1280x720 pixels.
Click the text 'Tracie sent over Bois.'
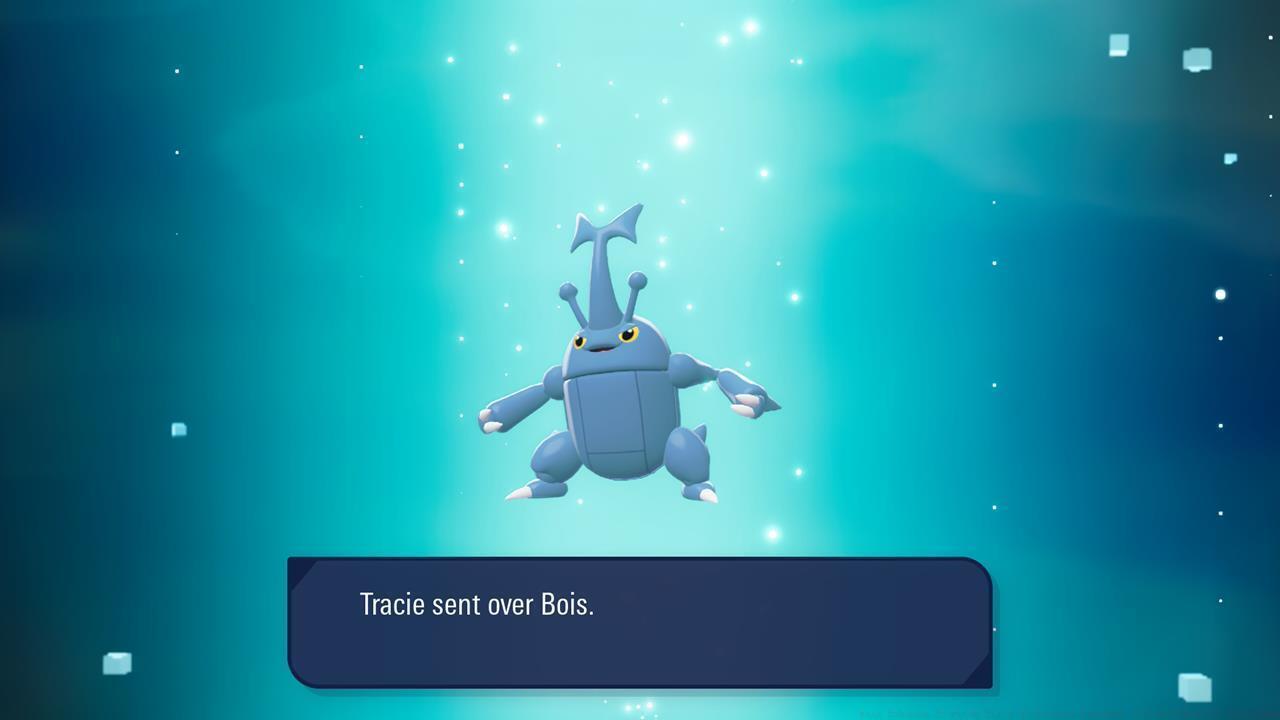(x=476, y=605)
